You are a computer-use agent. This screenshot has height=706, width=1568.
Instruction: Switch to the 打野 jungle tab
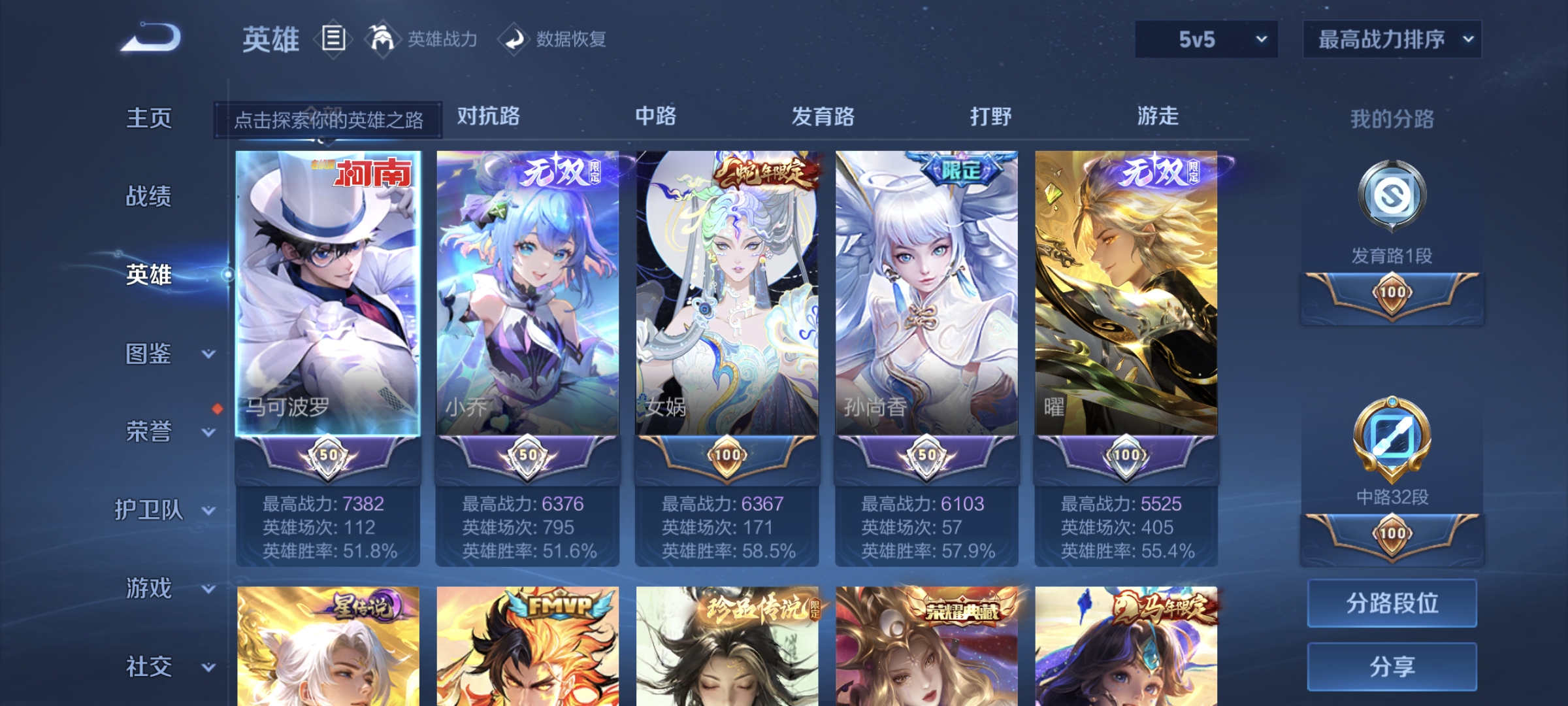(x=990, y=116)
